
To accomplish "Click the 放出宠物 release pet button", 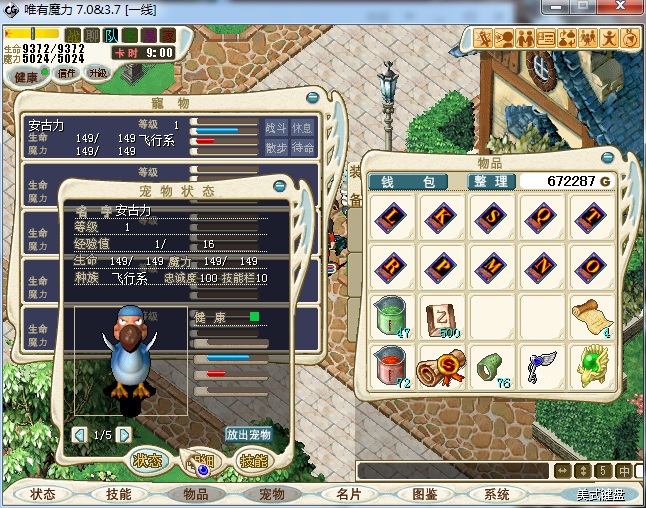I will coord(248,435).
